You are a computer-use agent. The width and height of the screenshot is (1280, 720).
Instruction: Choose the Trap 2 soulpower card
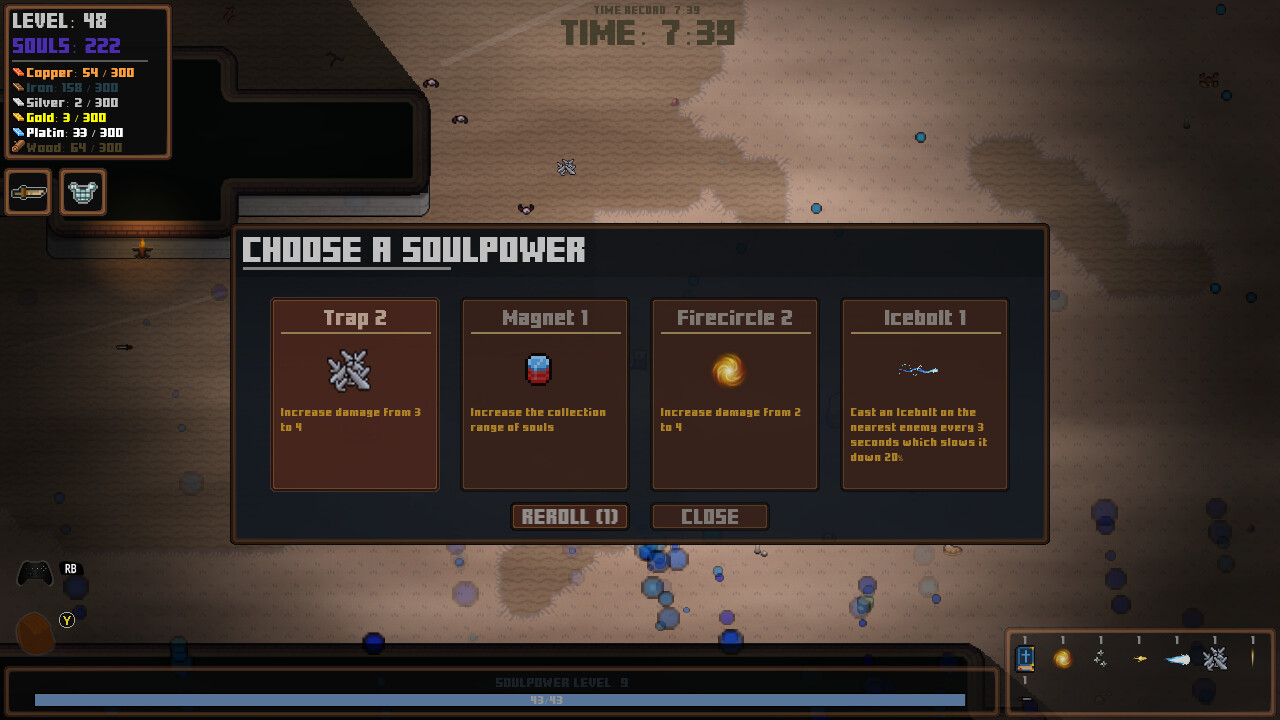click(354, 393)
